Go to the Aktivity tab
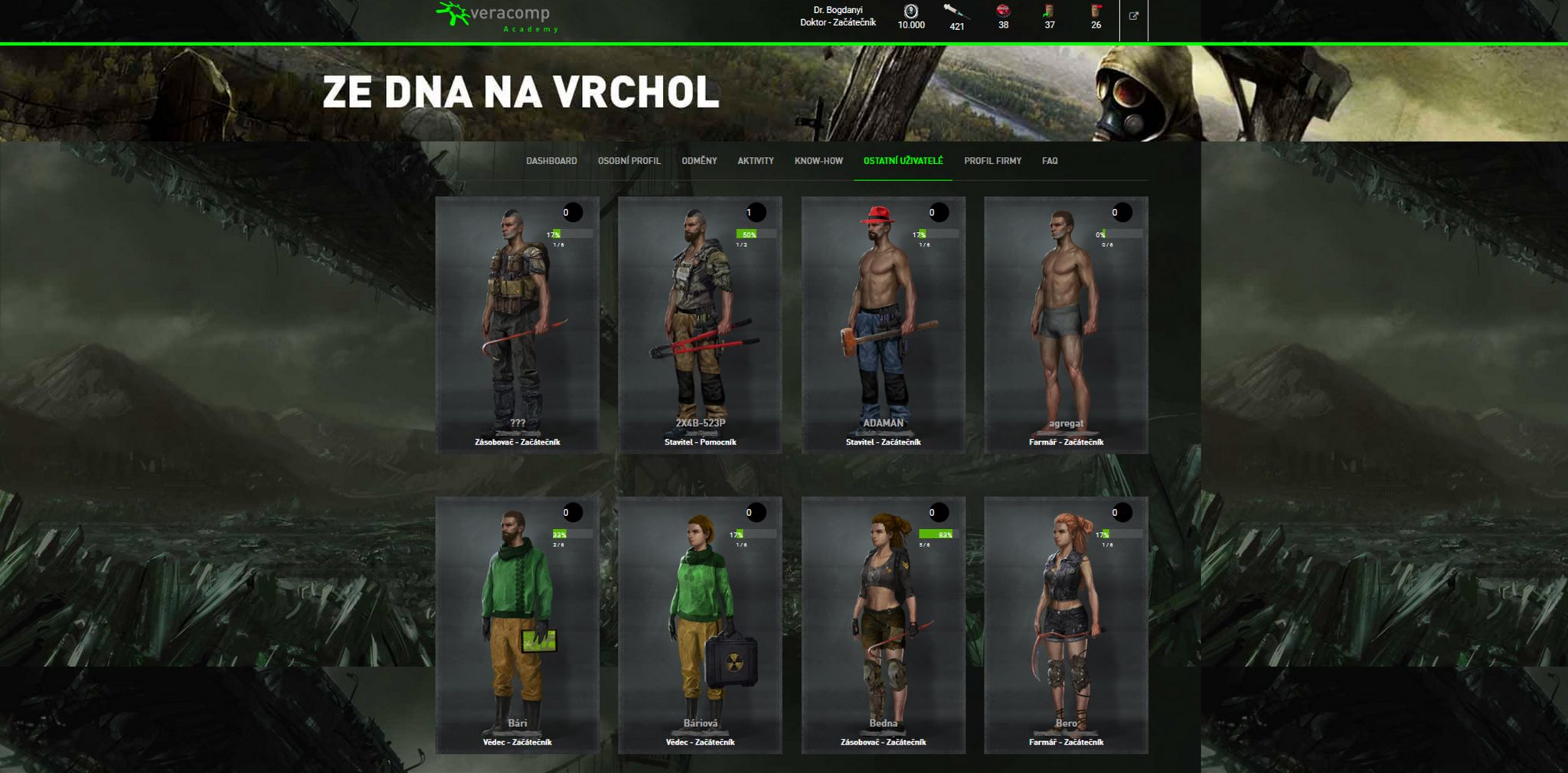The image size is (1568, 773). click(x=755, y=161)
